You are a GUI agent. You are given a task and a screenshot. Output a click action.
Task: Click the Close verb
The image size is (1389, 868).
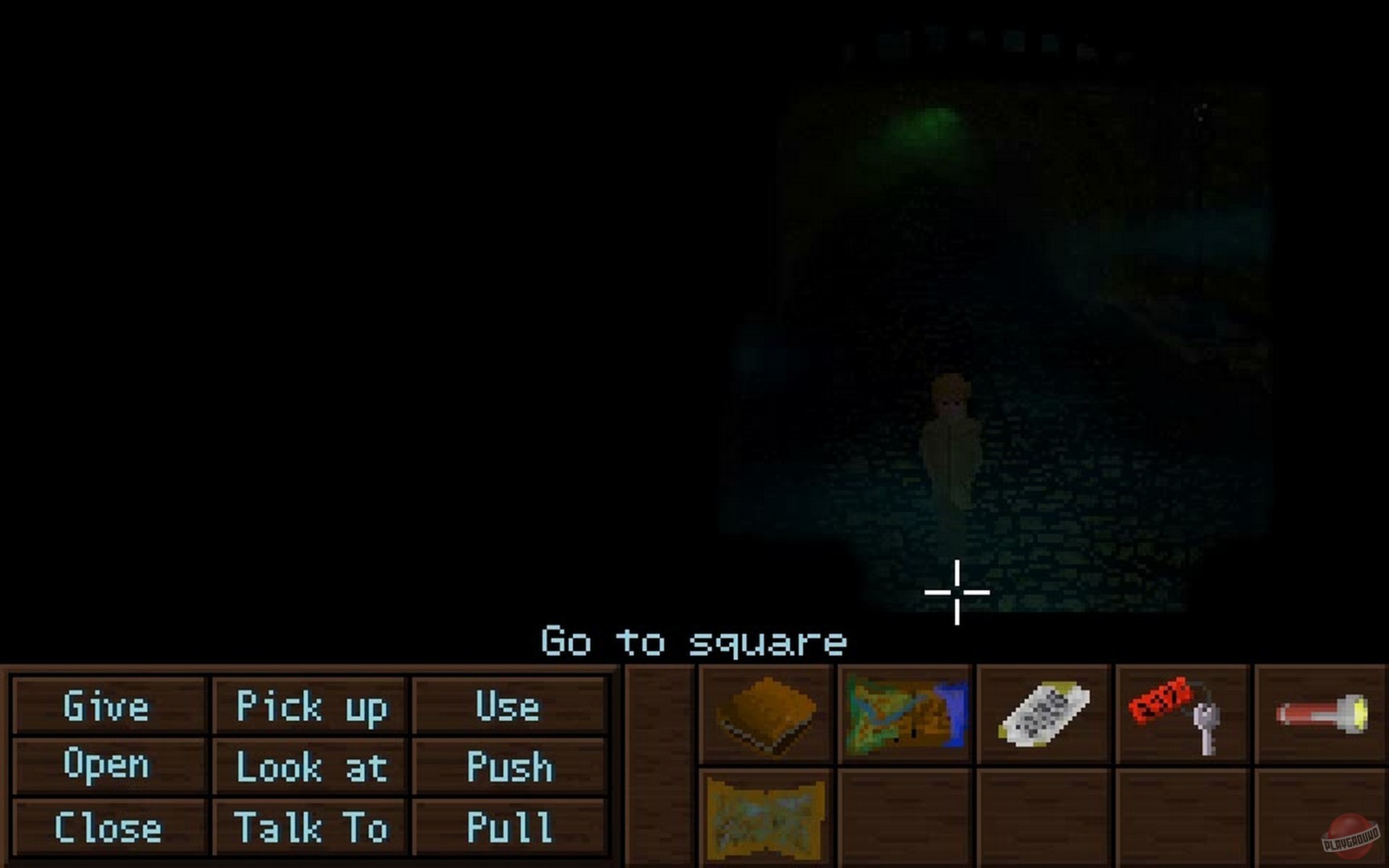pyautogui.click(x=107, y=827)
